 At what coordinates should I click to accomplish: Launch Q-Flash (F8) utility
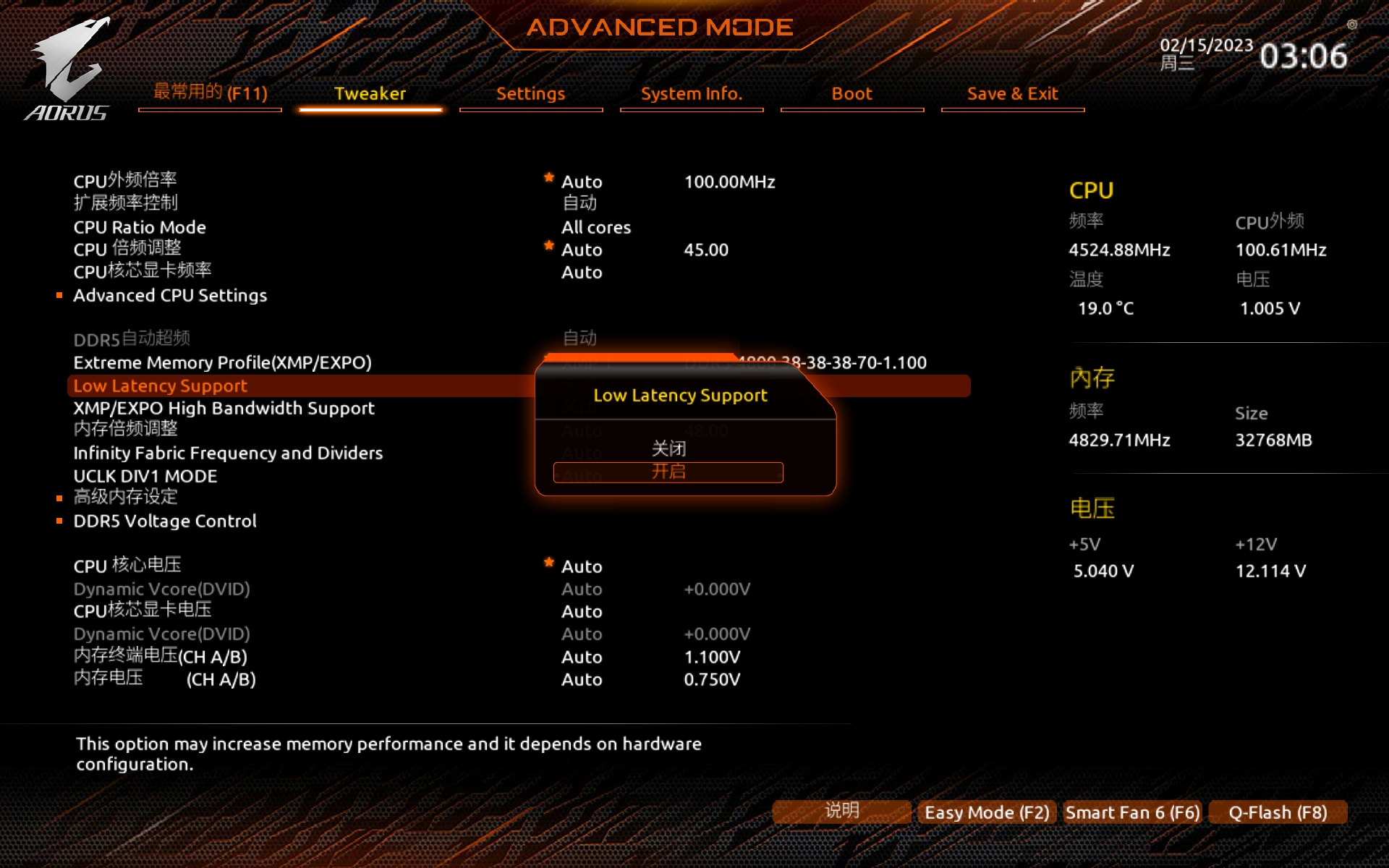pyautogui.click(x=1278, y=812)
